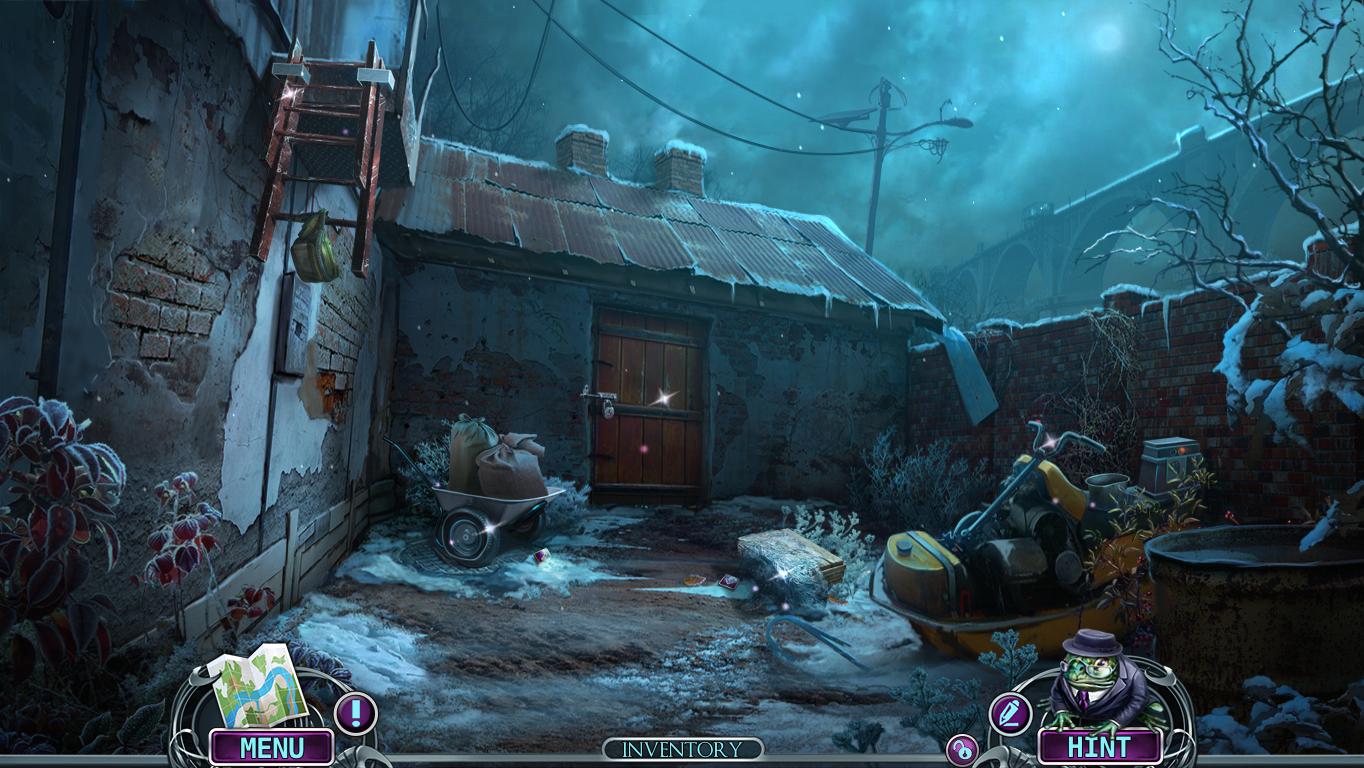Toggle the inventory padlock icon
Screen dimensions: 1364x768
(962, 750)
